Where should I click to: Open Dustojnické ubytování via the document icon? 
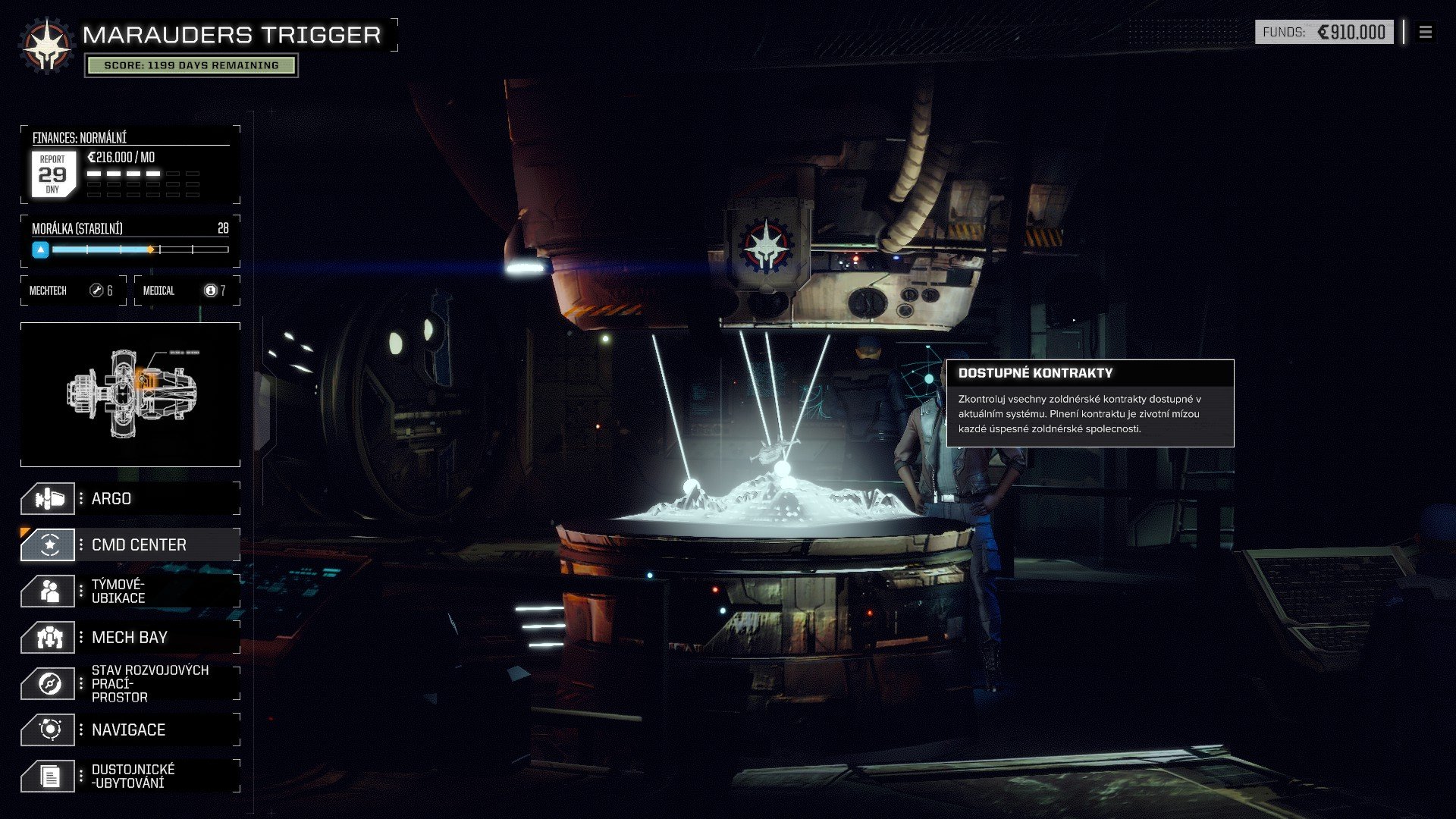tap(48, 775)
